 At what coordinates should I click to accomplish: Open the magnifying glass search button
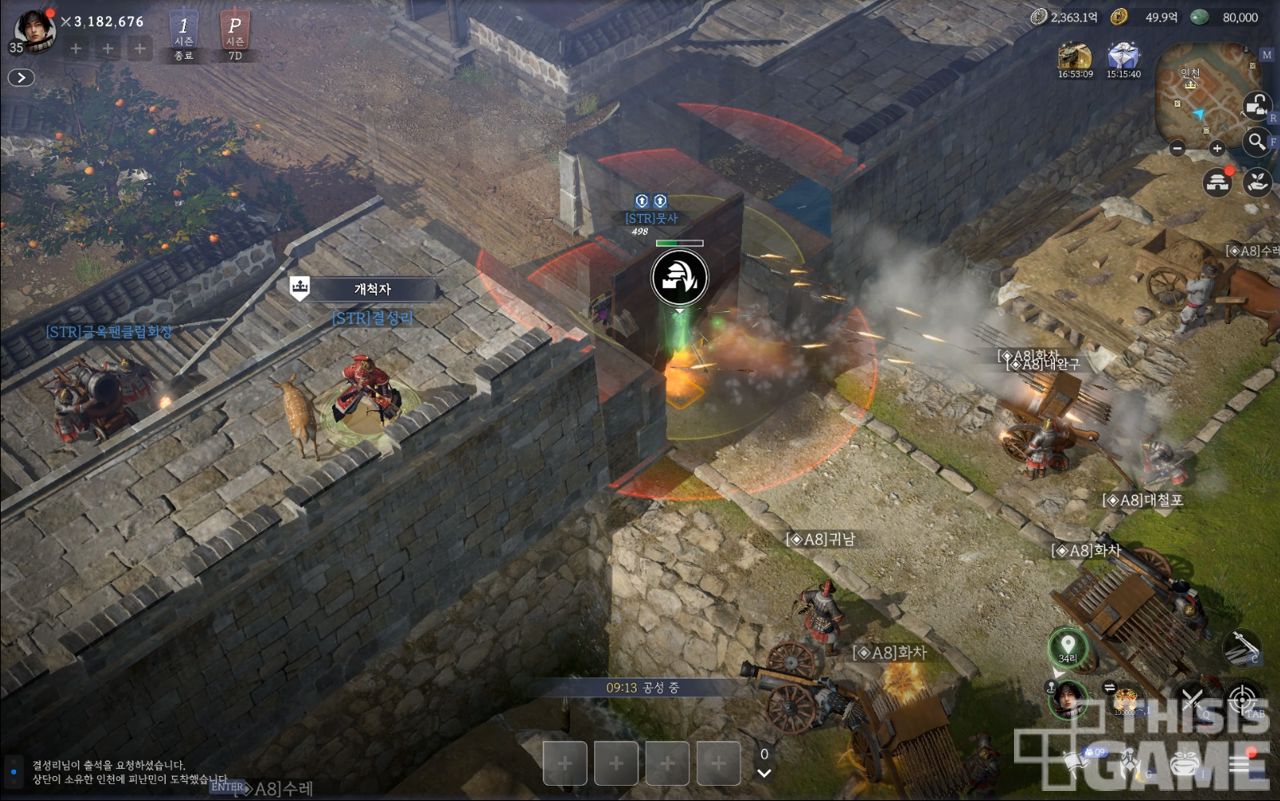[x=1257, y=141]
